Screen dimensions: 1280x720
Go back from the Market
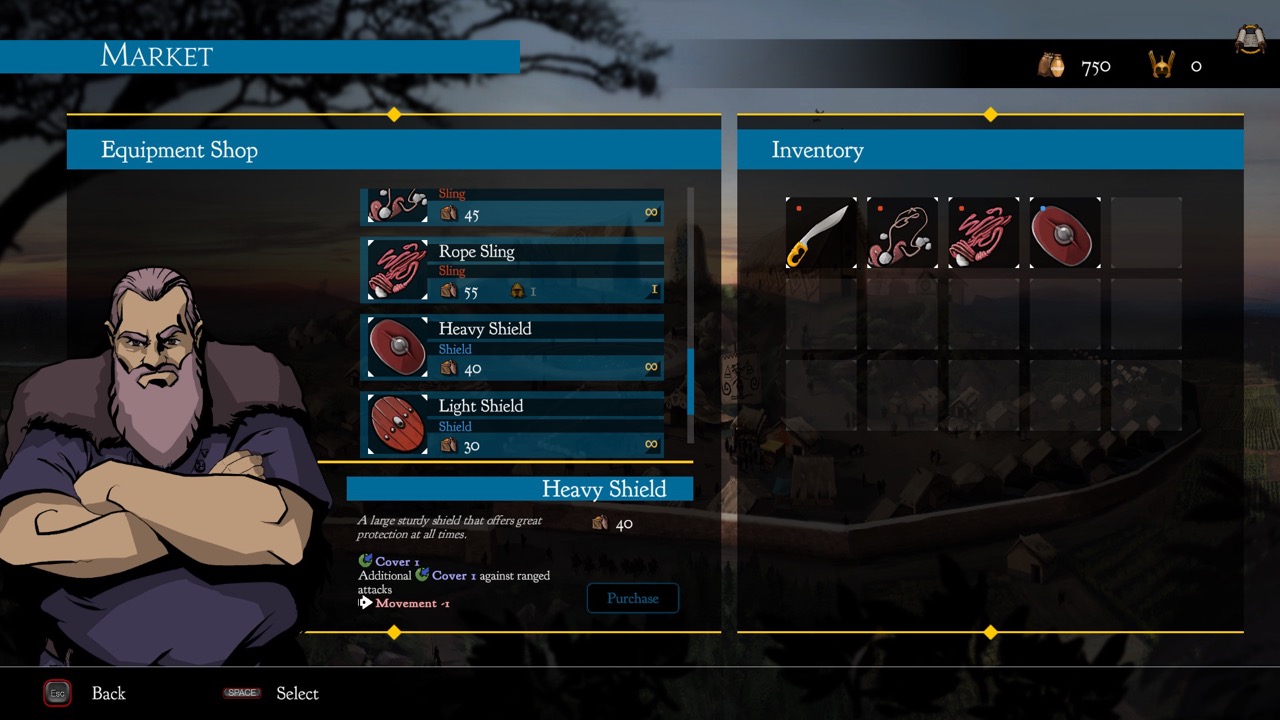(x=58, y=693)
